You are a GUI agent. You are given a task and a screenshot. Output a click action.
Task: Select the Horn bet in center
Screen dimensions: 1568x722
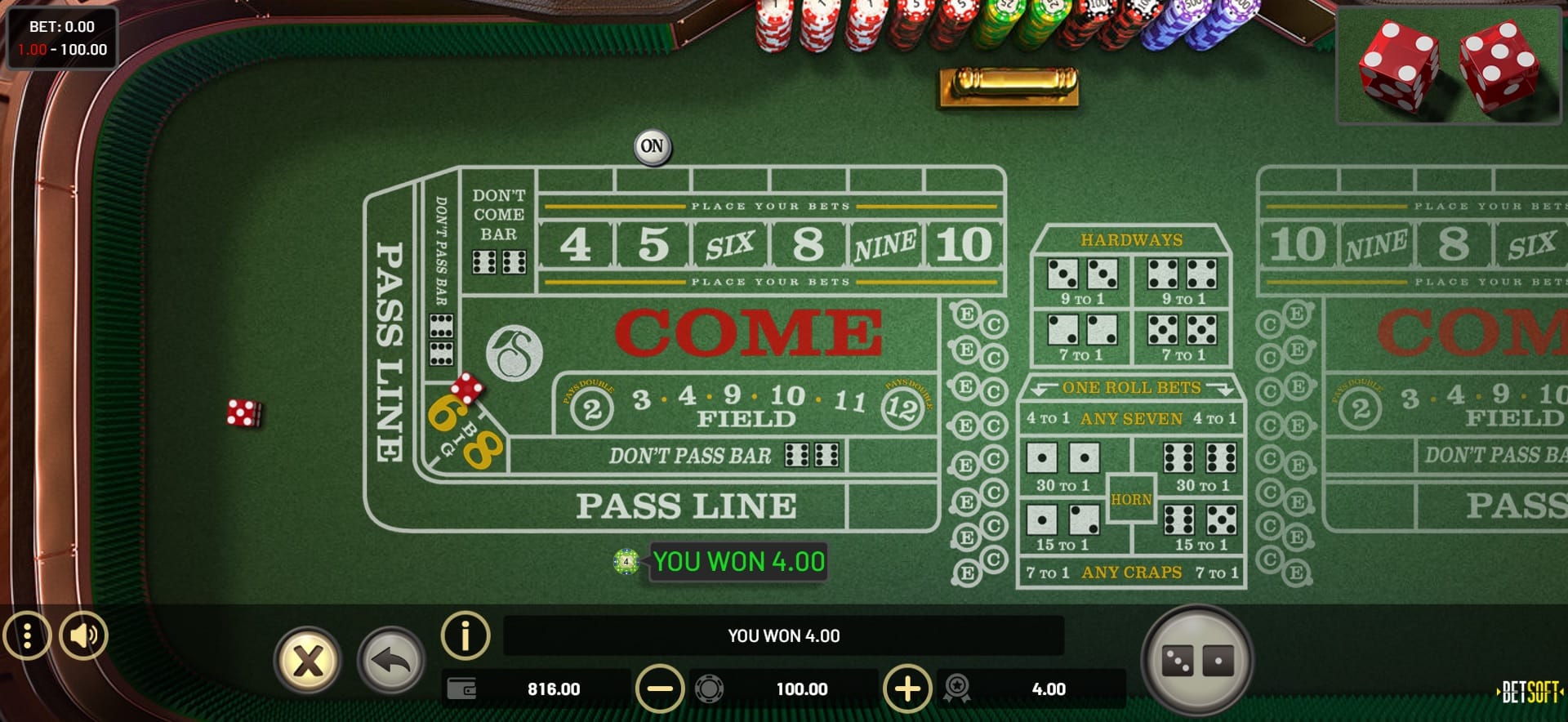(x=1131, y=499)
